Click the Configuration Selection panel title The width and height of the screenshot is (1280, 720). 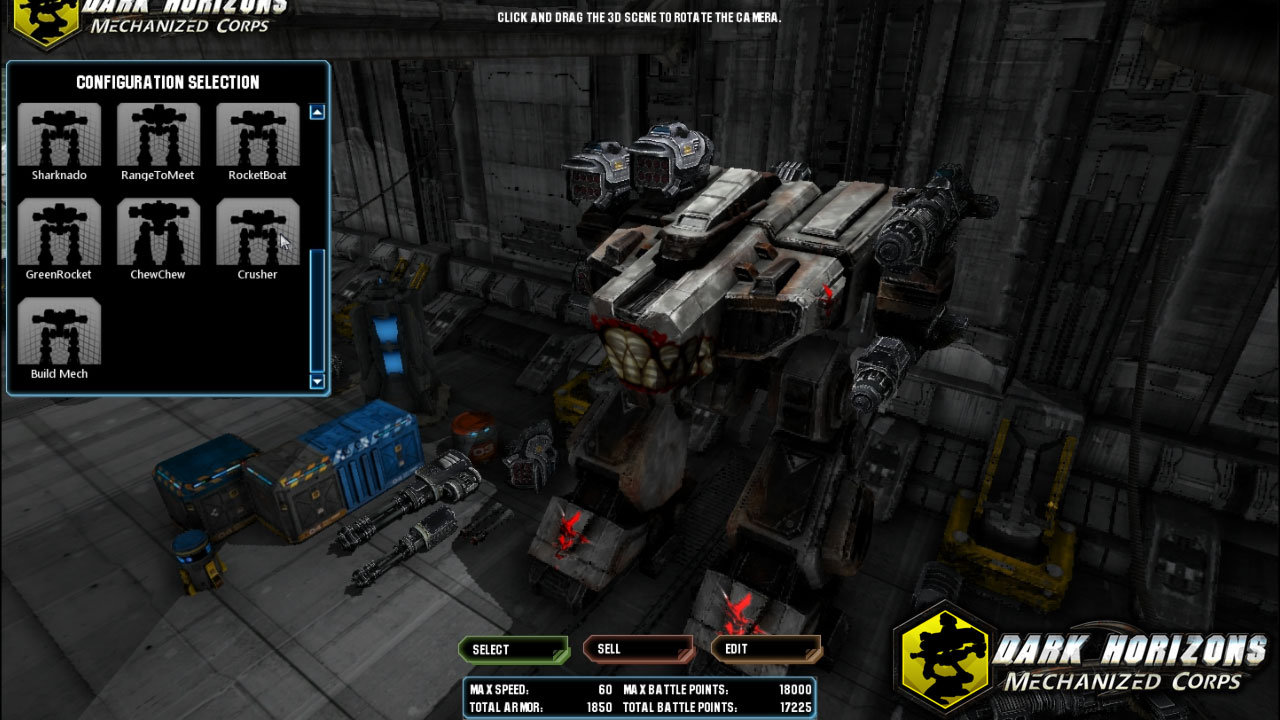pos(166,83)
